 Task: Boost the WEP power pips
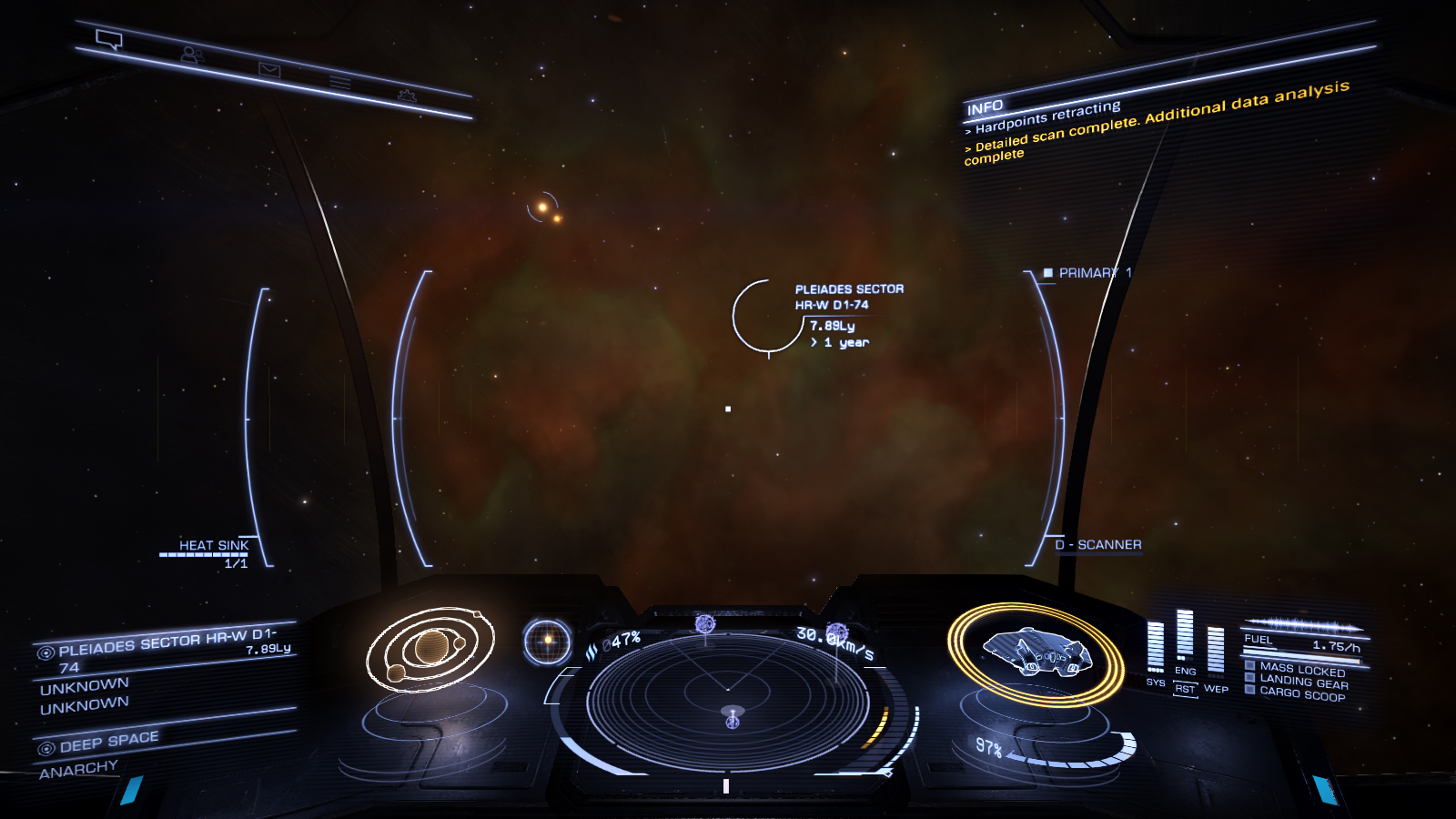1216,651
